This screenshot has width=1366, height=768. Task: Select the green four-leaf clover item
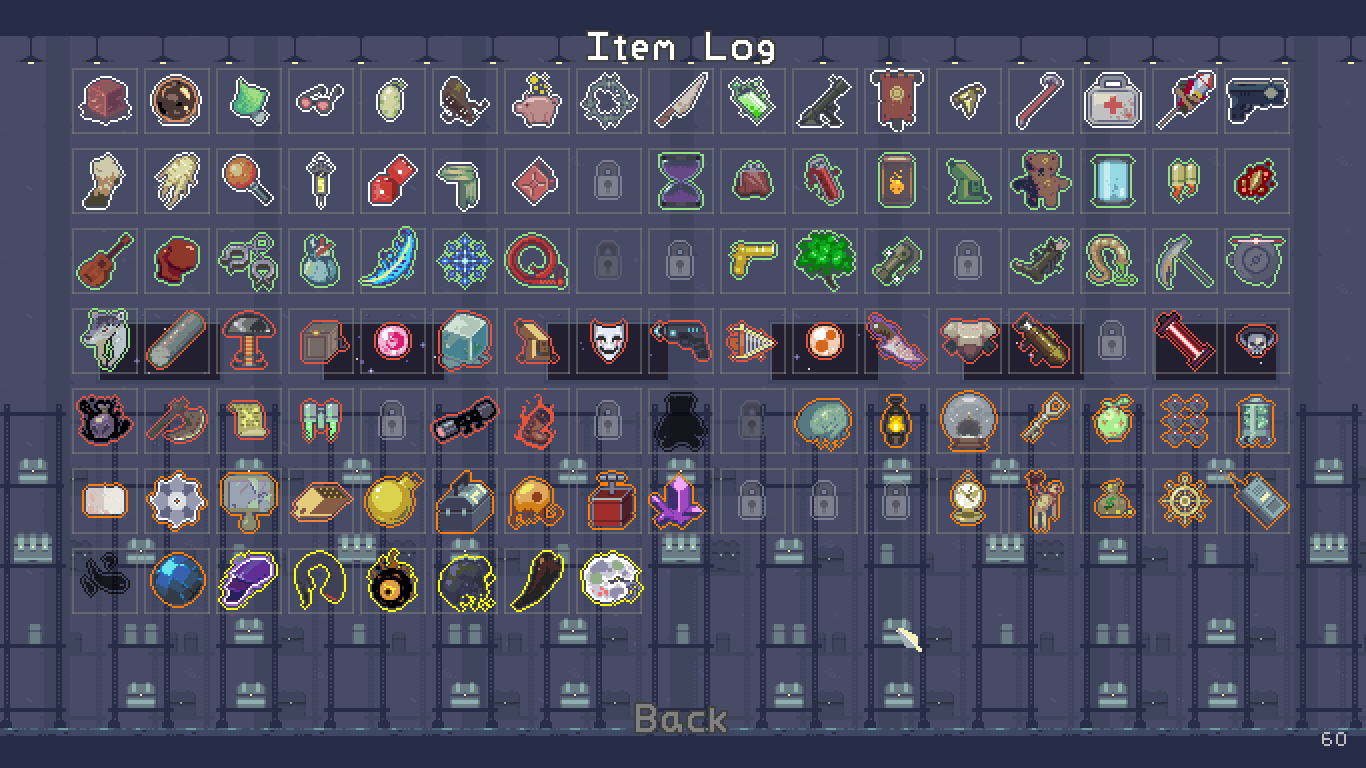(823, 261)
